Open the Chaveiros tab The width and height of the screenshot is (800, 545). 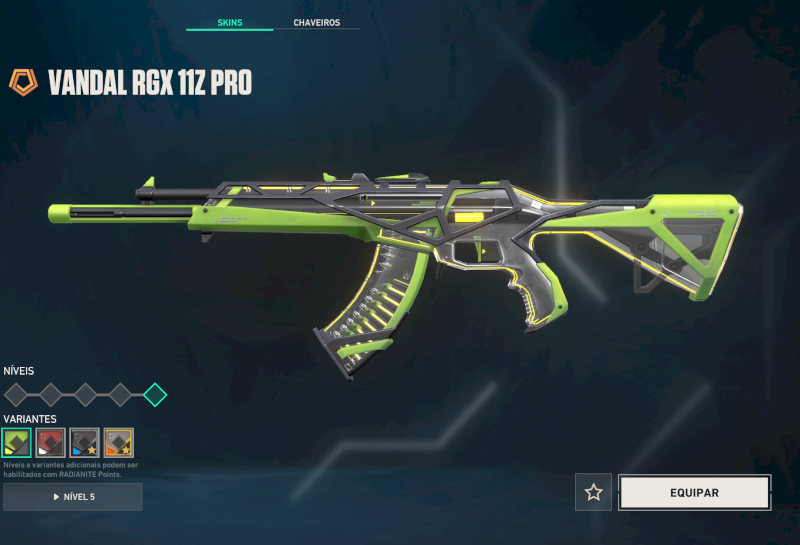click(x=316, y=22)
